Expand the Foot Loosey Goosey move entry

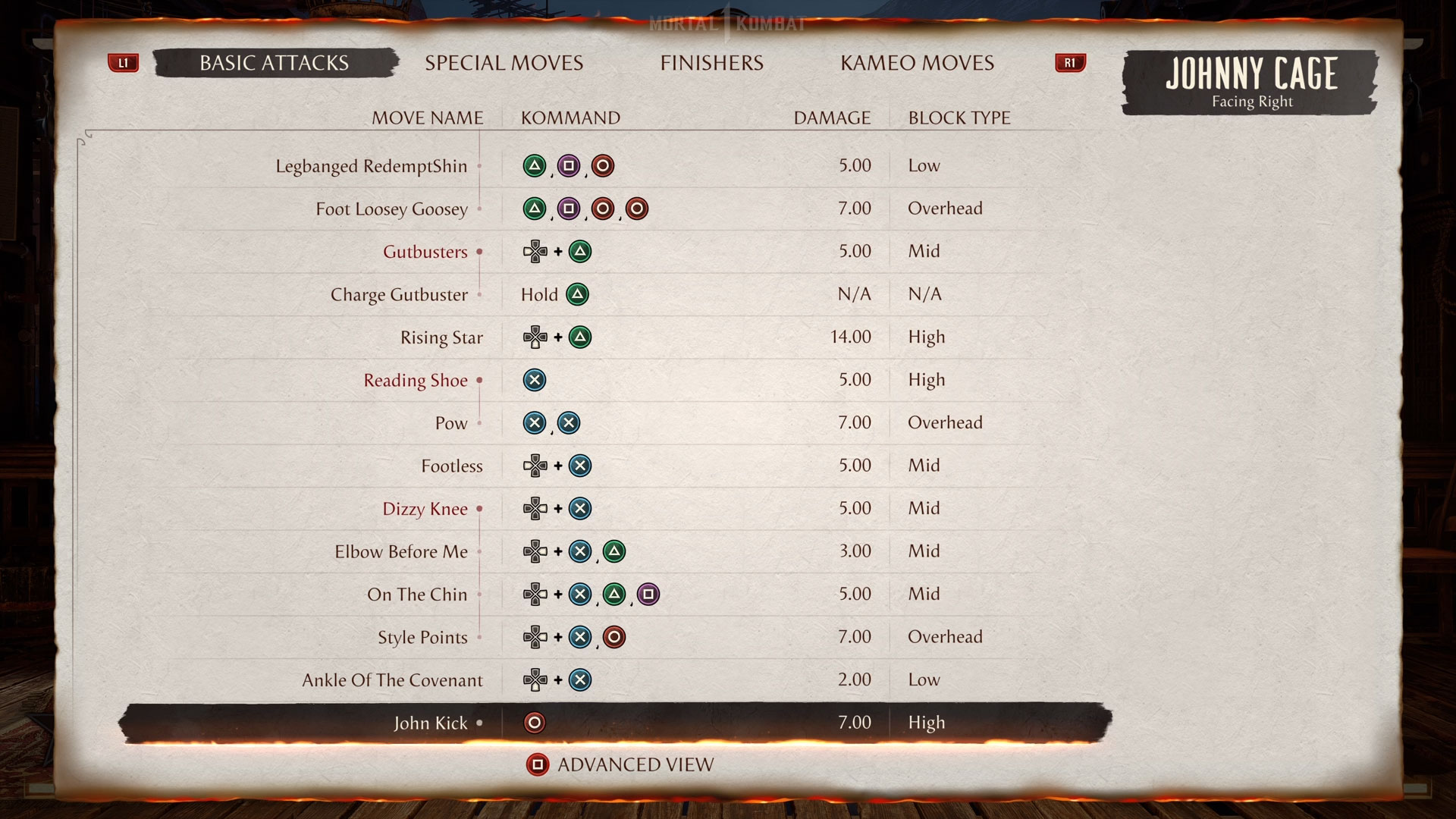coord(480,209)
